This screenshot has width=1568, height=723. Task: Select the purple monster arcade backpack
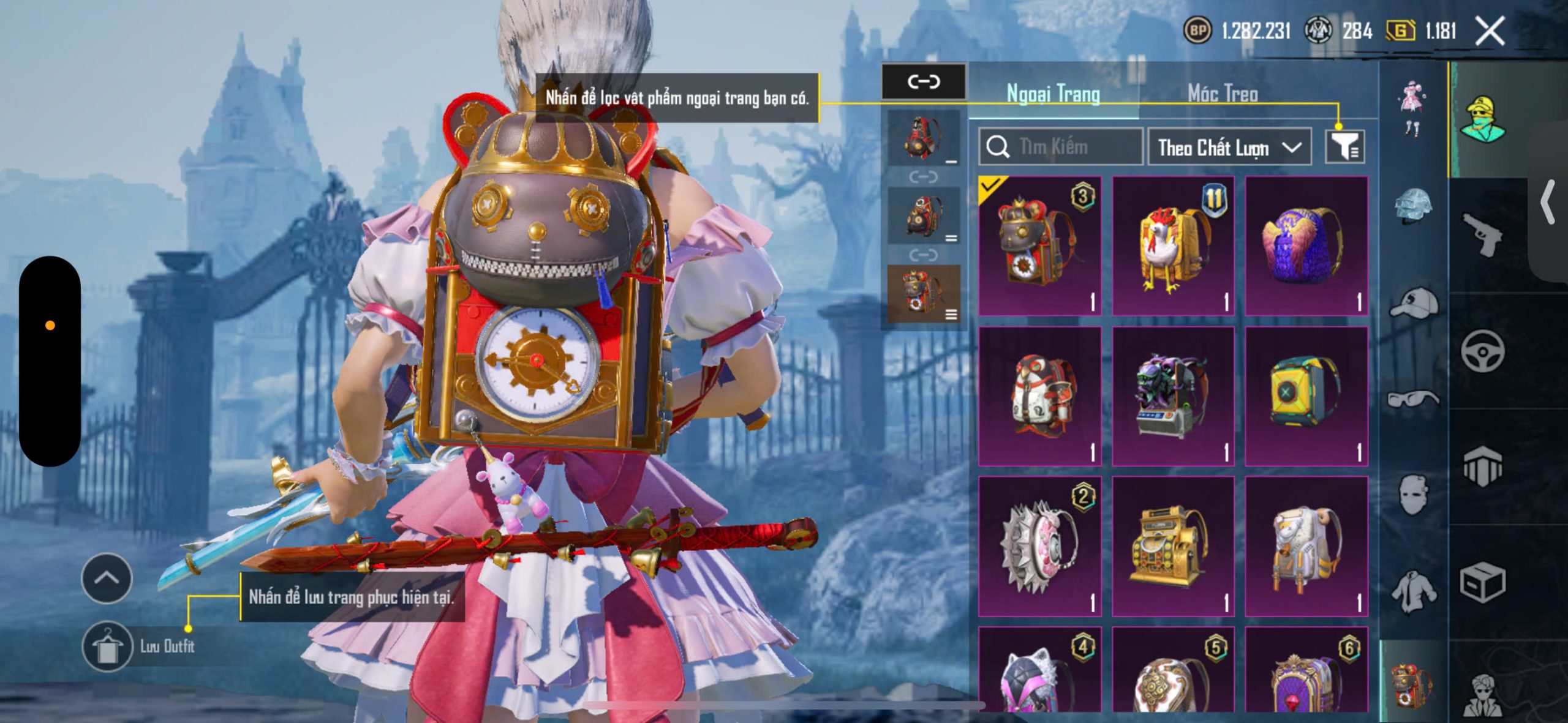(x=1172, y=396)
